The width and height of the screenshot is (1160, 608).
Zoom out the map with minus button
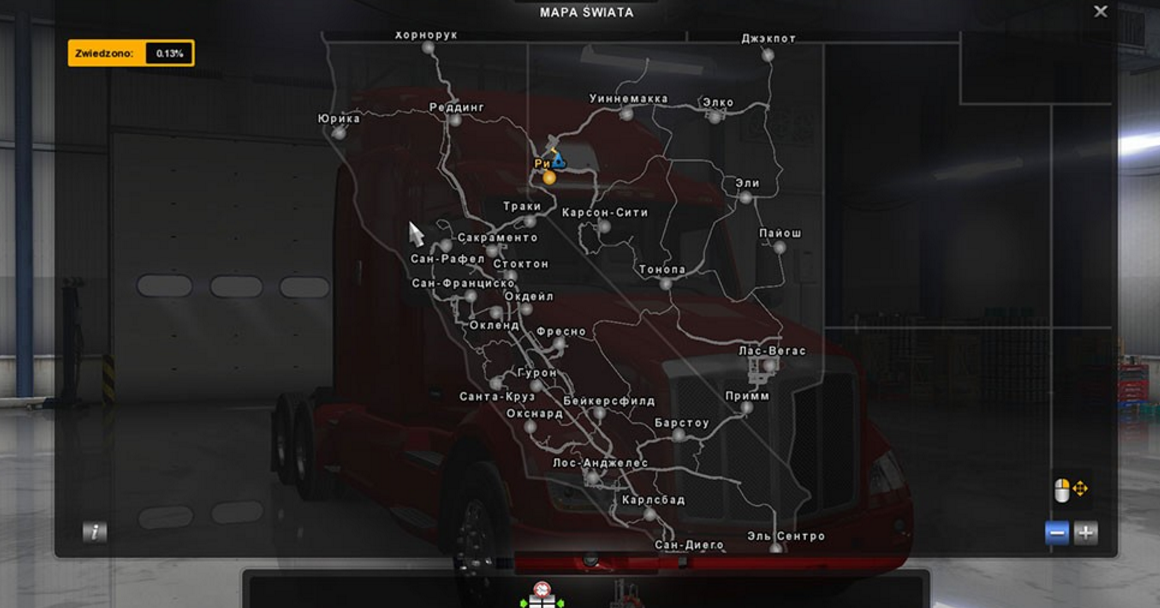1057,533
